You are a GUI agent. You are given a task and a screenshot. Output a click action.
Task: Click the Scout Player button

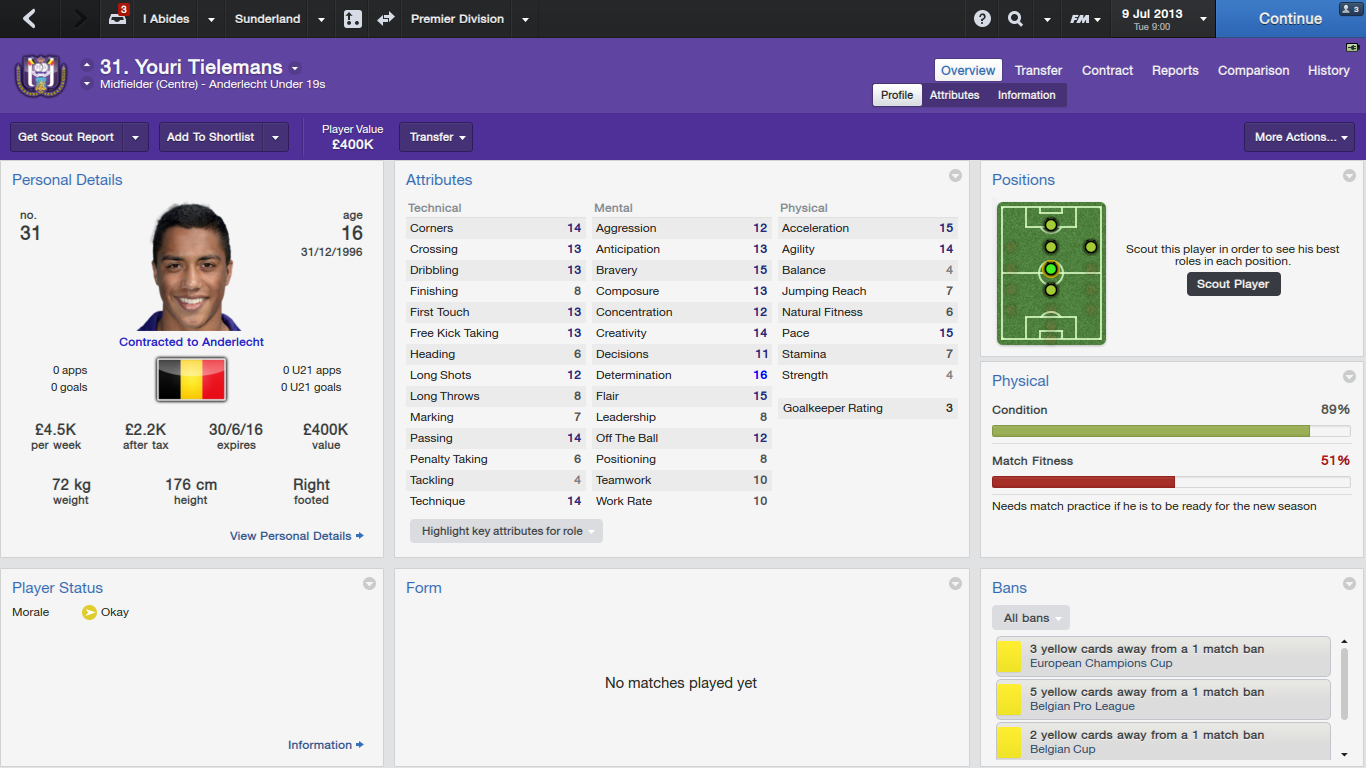1233,284
